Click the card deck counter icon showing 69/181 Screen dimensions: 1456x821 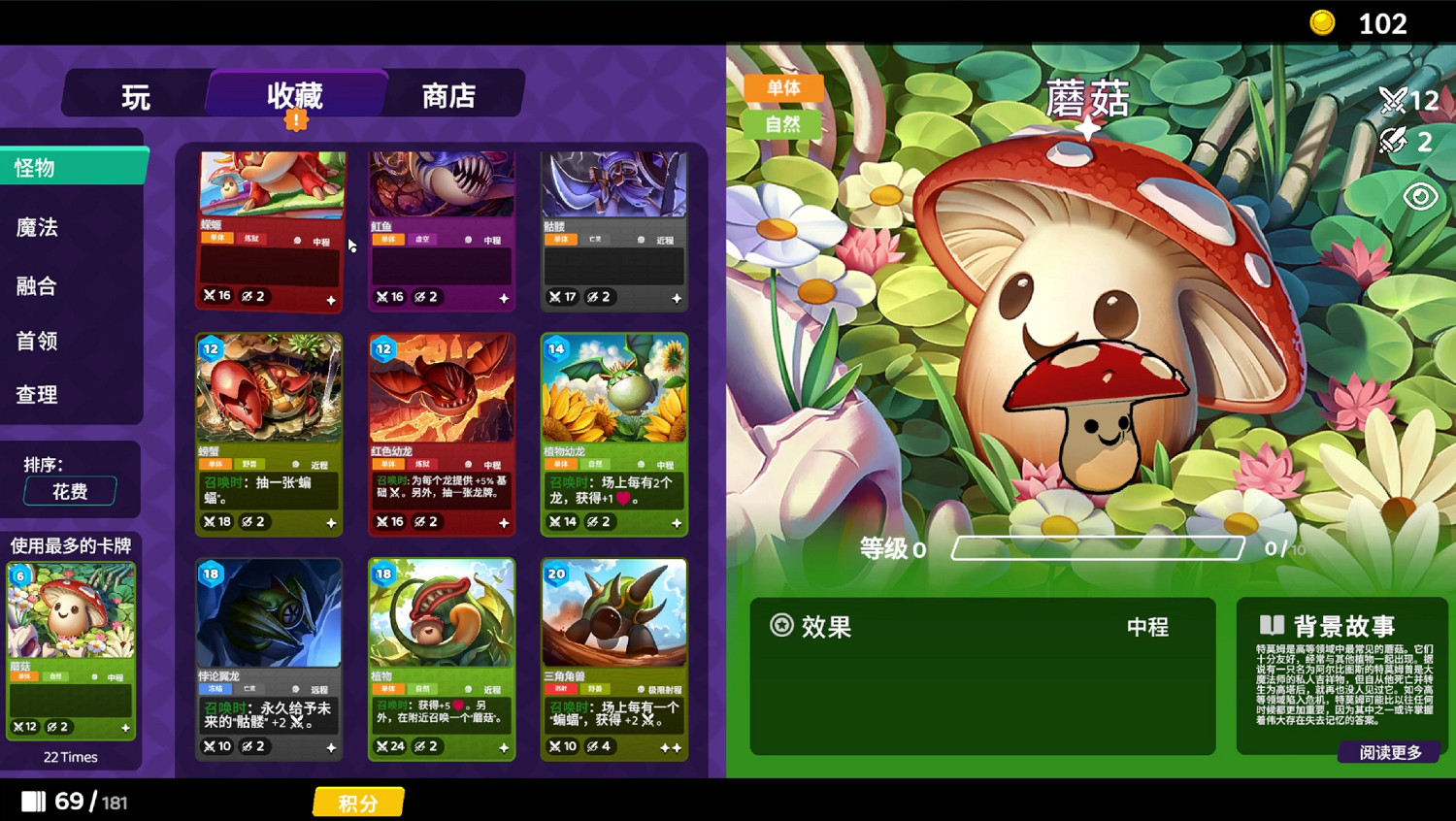click(x=36, y=801)
